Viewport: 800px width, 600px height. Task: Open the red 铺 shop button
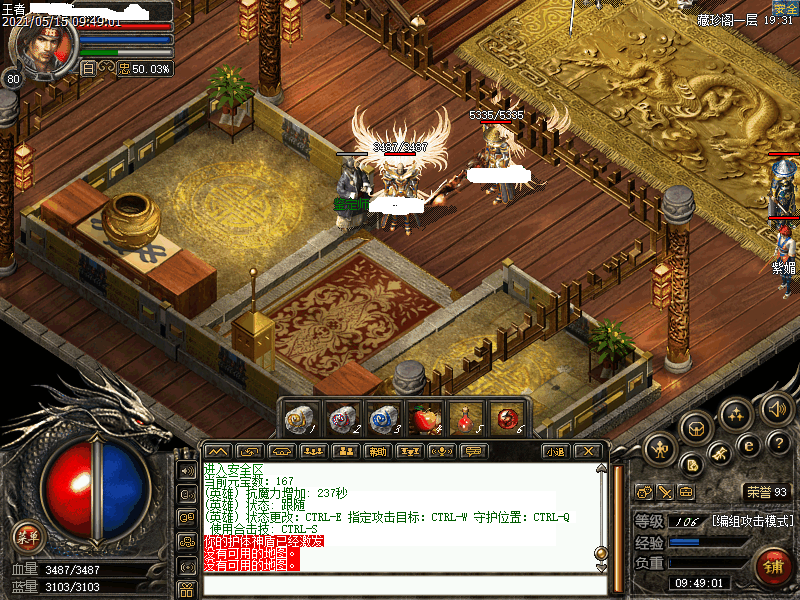(x=774, y=567)
